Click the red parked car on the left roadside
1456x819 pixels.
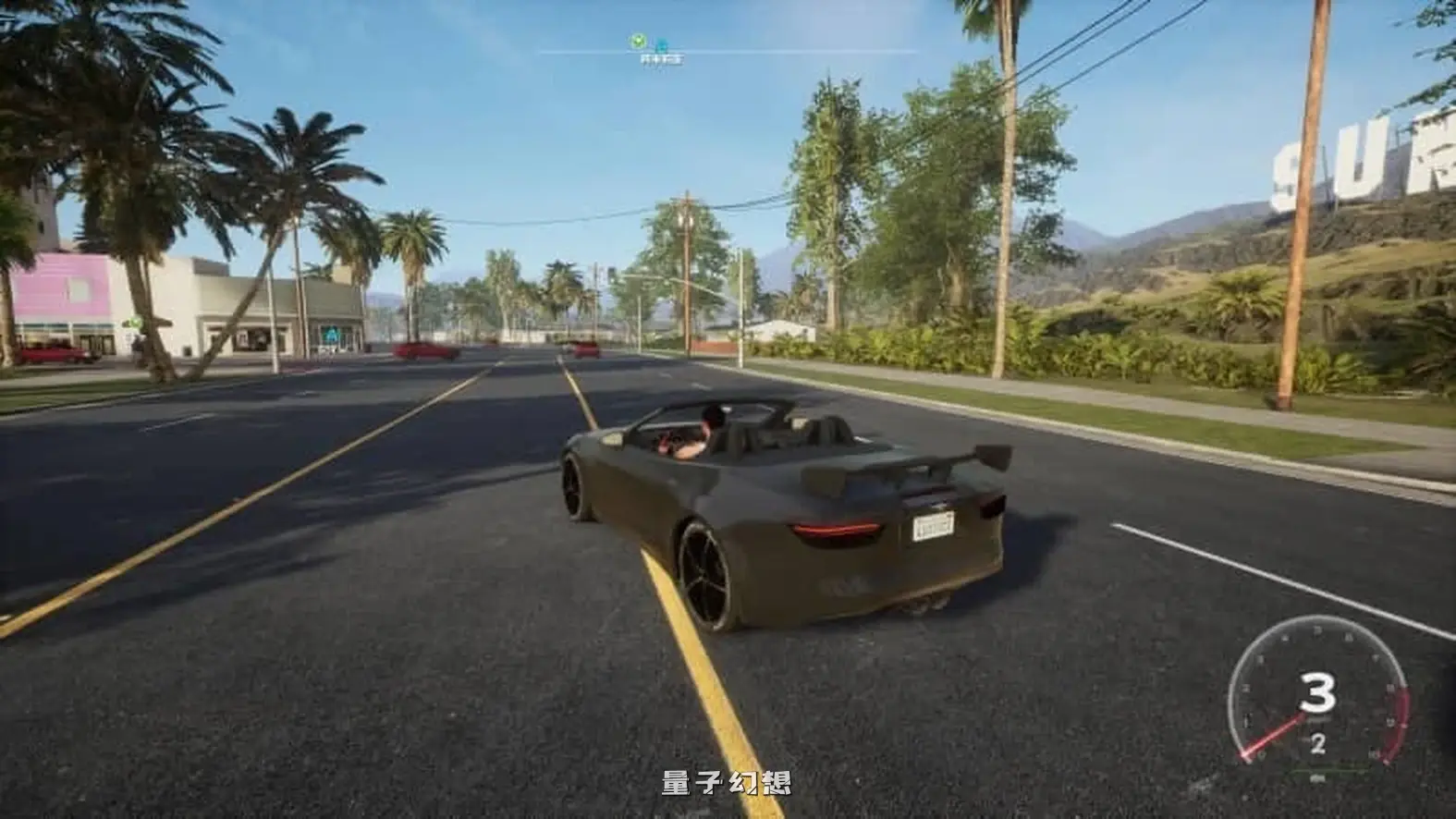[x=53, y=354]
